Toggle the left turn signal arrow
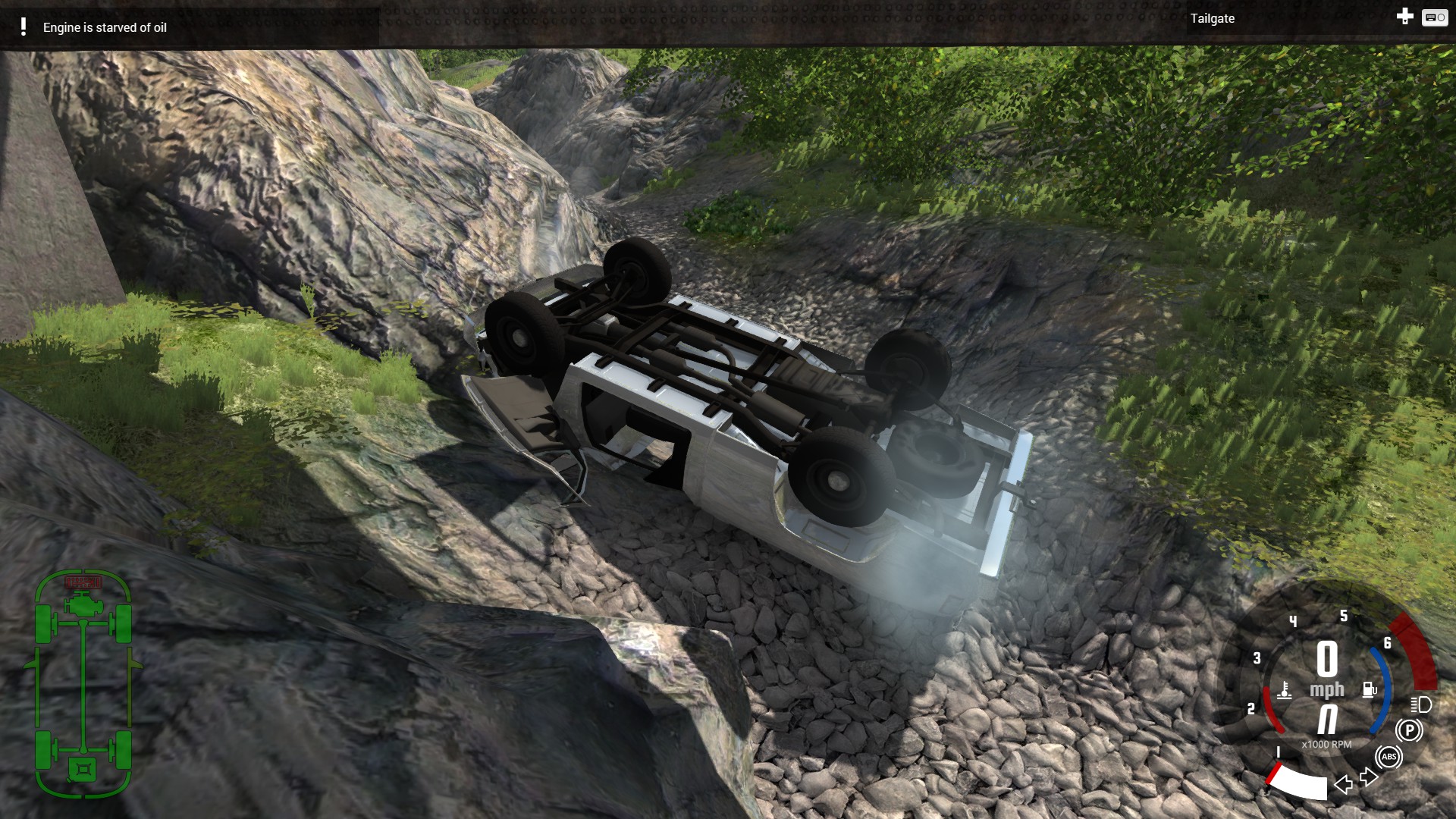The width and height of the screenshot is (1456, 819). [x=1343, y=783]
